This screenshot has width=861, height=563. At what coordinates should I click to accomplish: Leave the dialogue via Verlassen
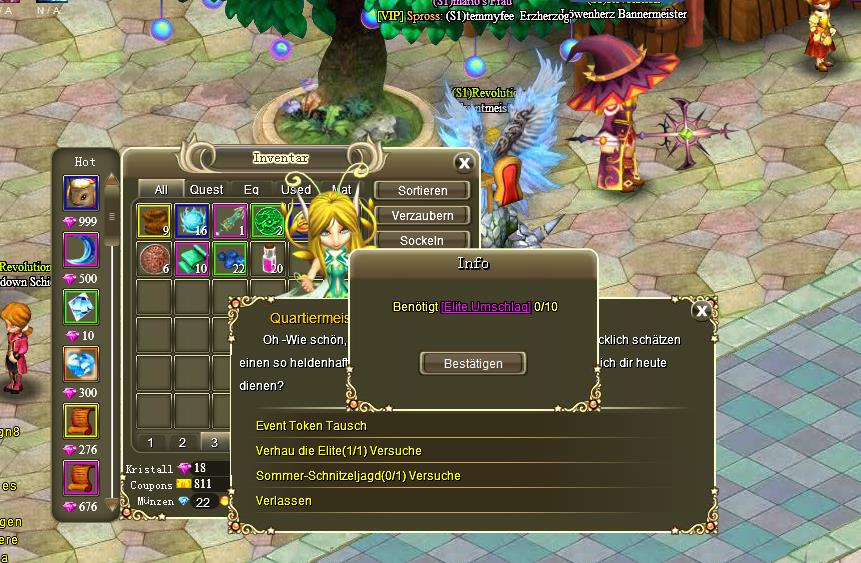click(x=284, y=500)
